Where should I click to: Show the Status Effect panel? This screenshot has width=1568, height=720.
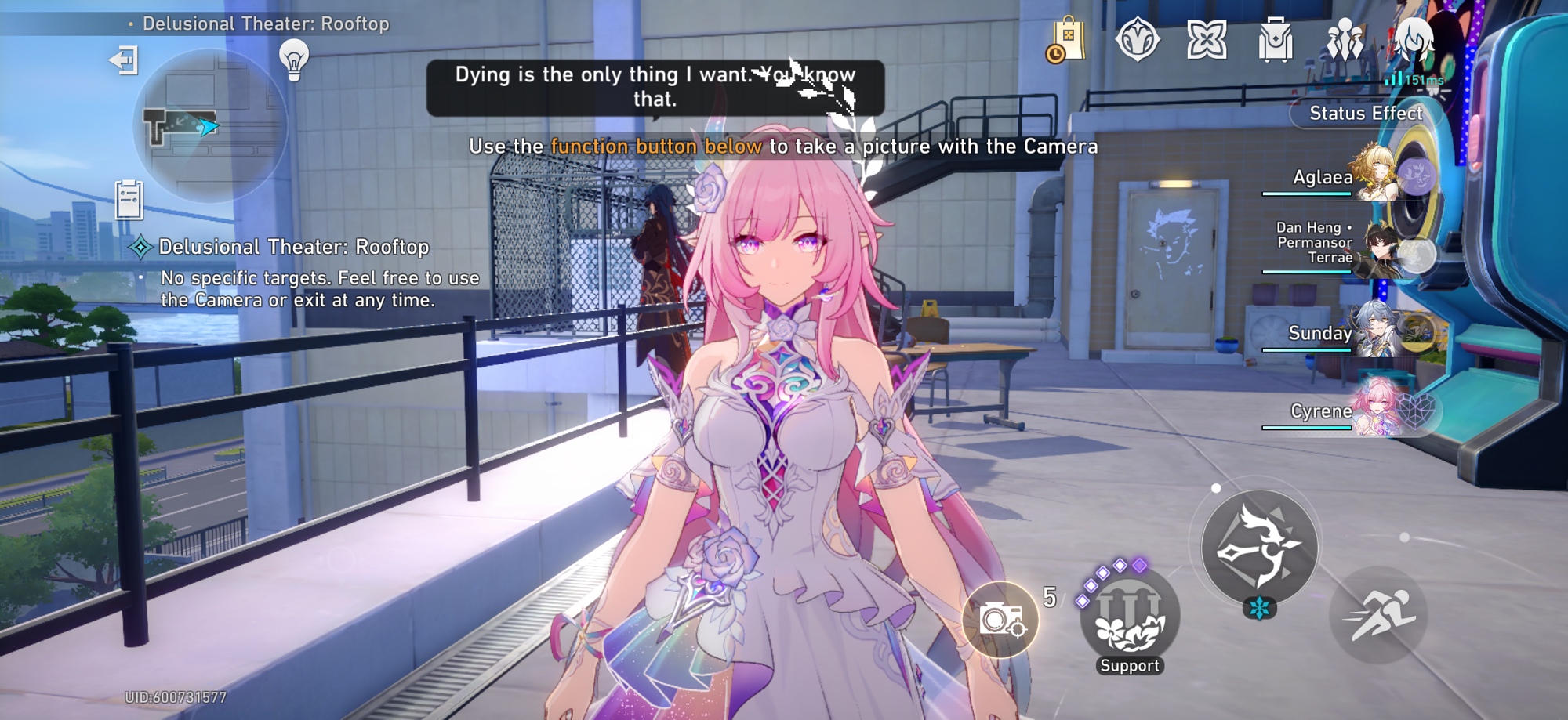click(x=1366, y=114)
